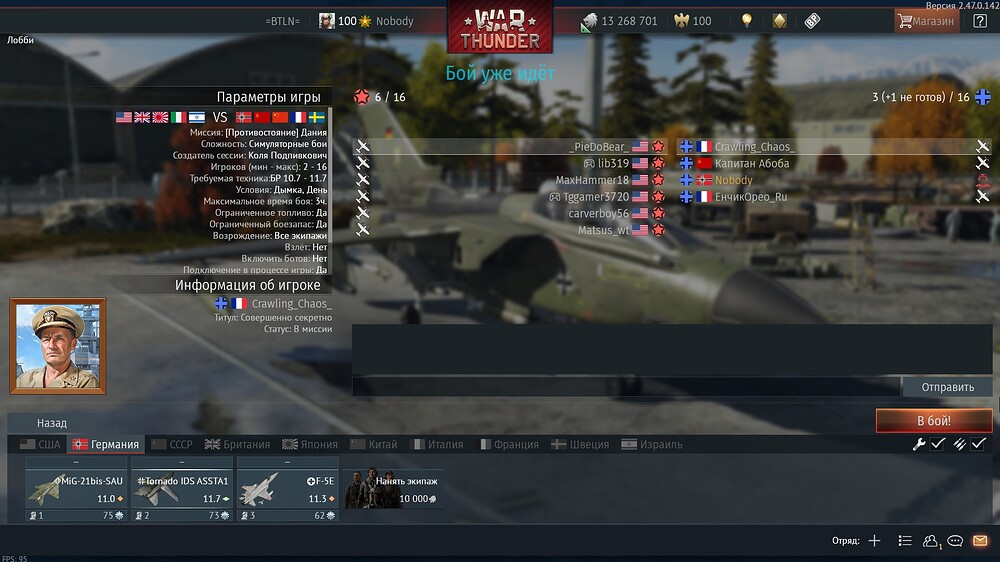Open the Магазин shop
Viewport: 1000px width, 562px height.
click(926, 21)
